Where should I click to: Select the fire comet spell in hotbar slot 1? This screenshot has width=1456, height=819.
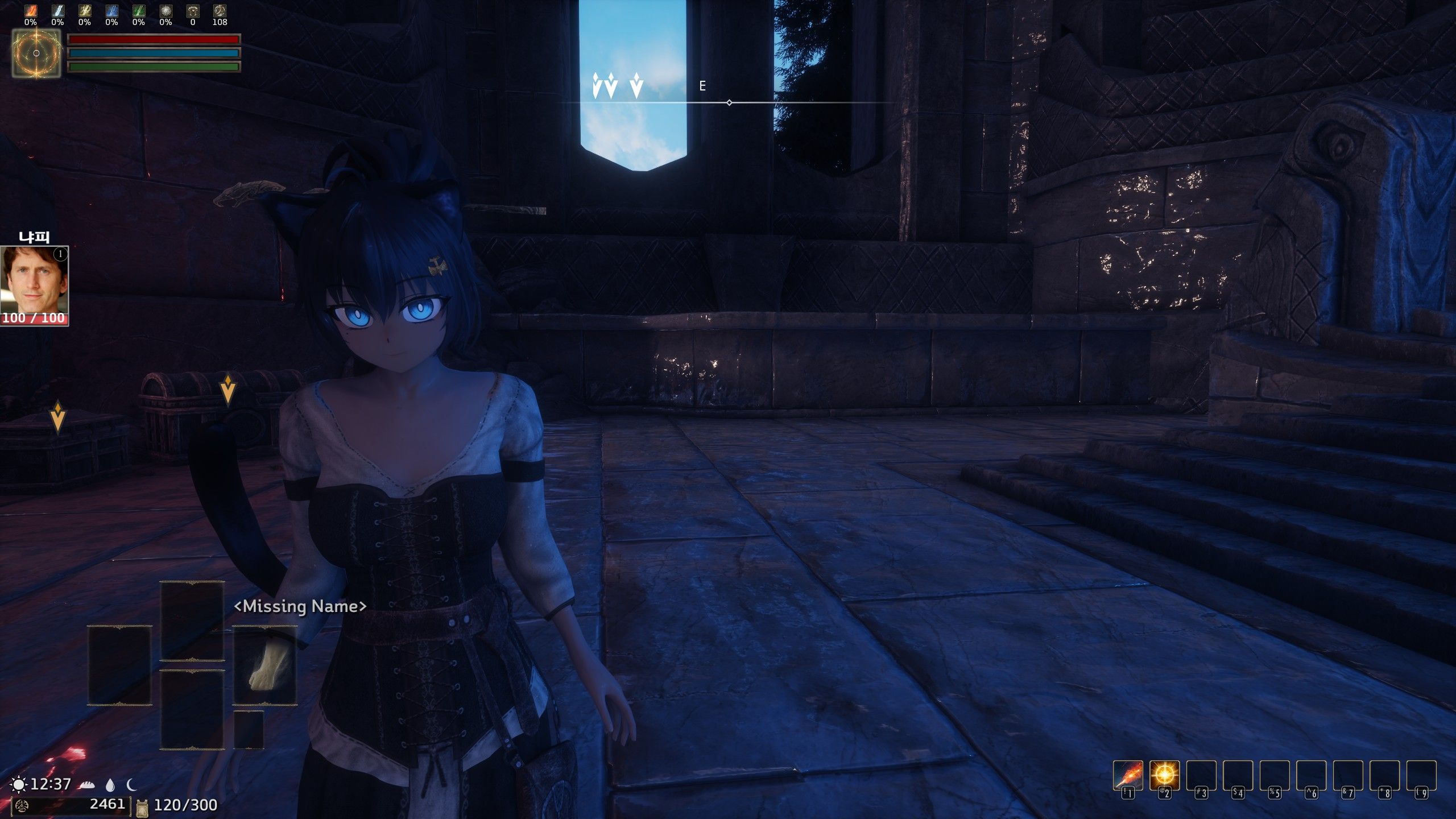(x=1127, y=775)
